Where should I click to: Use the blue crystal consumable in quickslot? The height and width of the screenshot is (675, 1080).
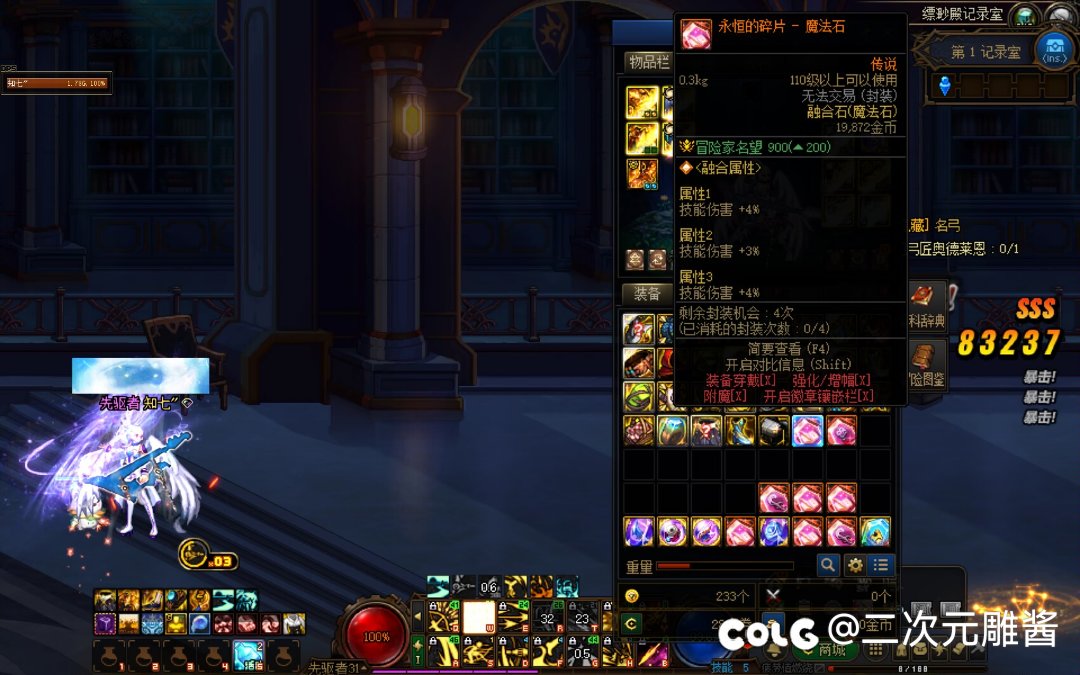coord(248,655)
